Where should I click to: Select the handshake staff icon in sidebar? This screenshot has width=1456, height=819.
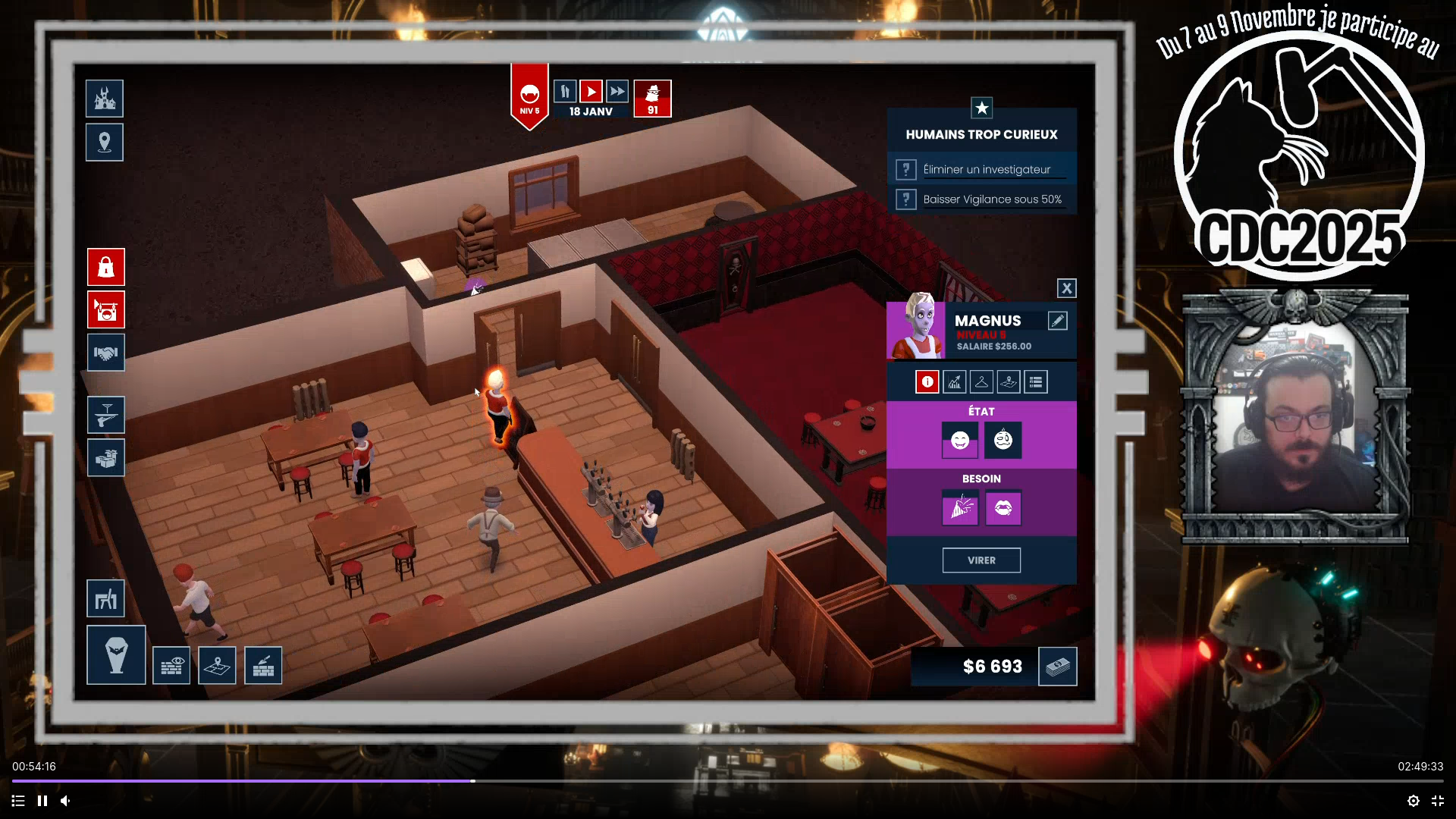pyautogui.click(x=105, y=353)
